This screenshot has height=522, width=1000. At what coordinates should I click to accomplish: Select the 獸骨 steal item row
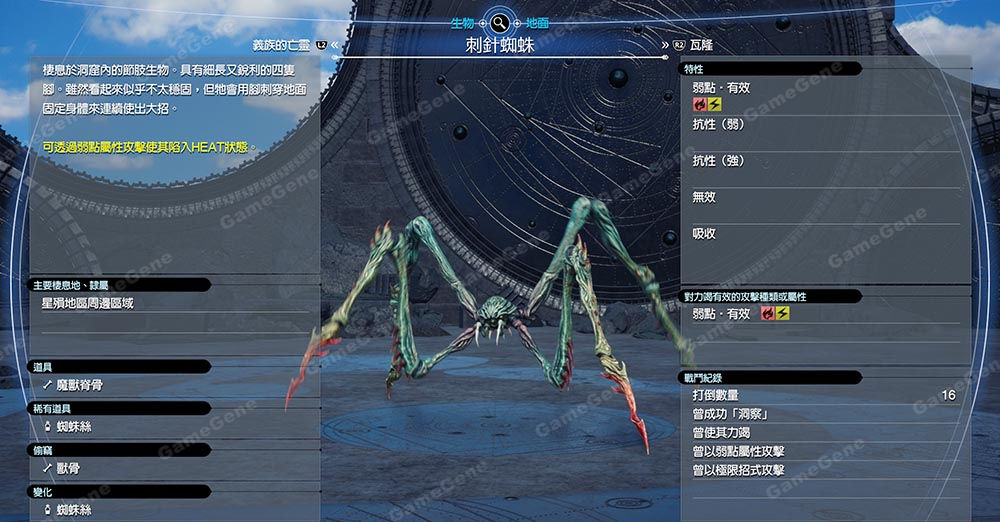click(x=120, y=468)
